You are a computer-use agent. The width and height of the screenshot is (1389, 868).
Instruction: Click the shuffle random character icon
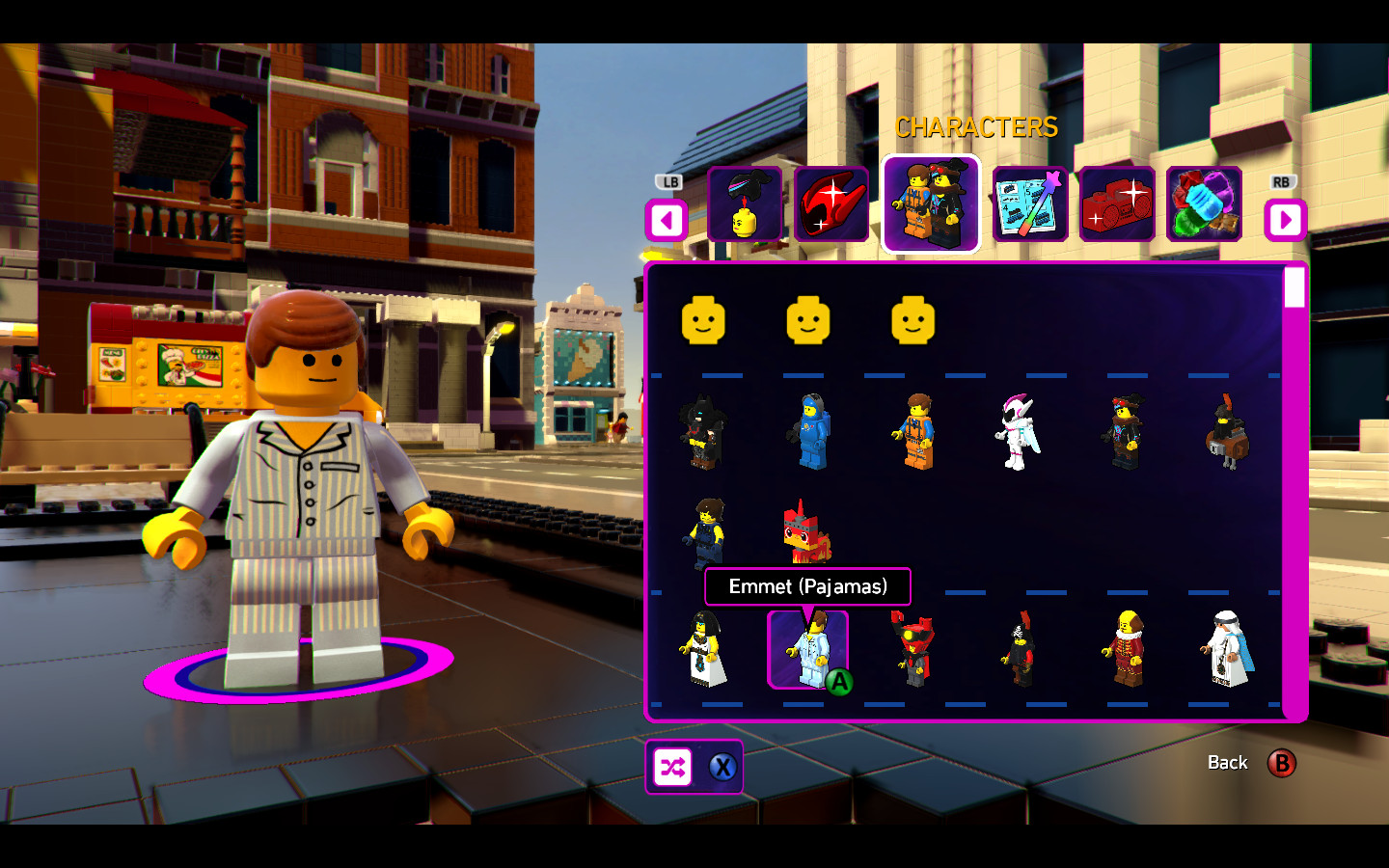674,767
